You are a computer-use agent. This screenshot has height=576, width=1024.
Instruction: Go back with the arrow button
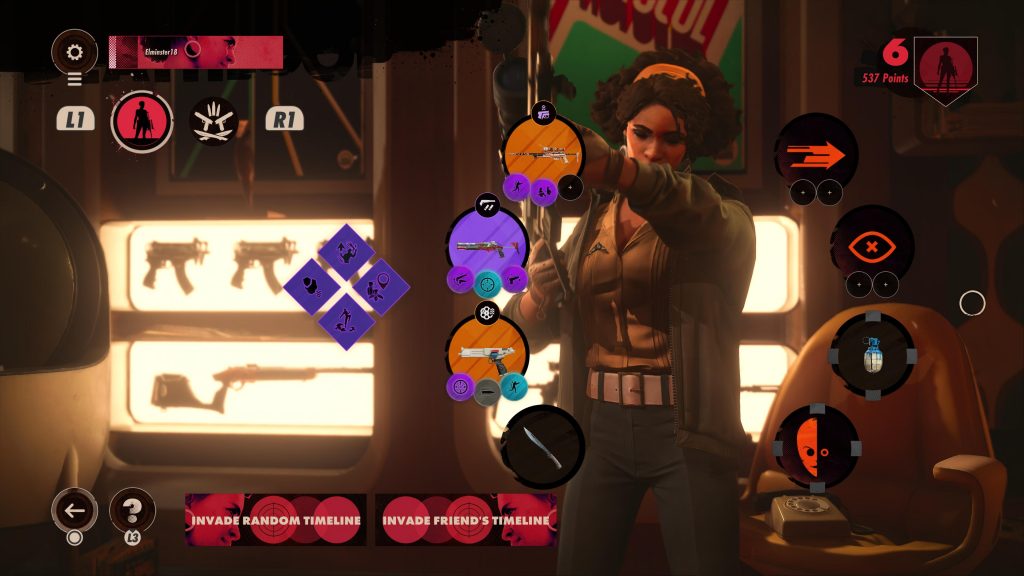(74, 511)
